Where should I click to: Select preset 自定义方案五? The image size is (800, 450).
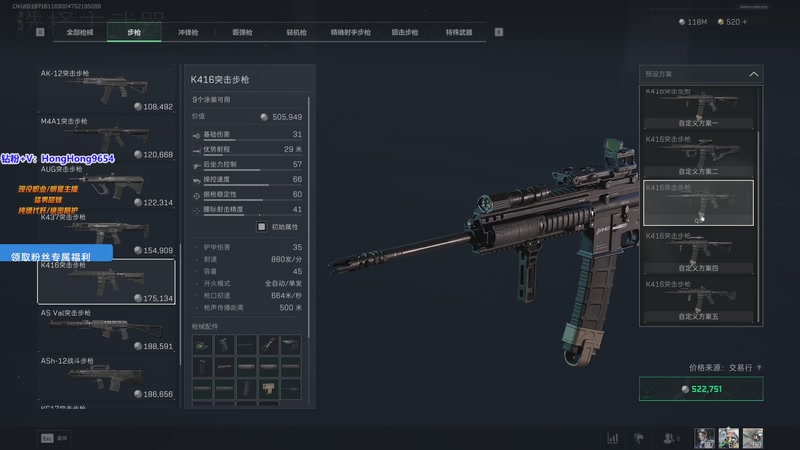(698, 299)
